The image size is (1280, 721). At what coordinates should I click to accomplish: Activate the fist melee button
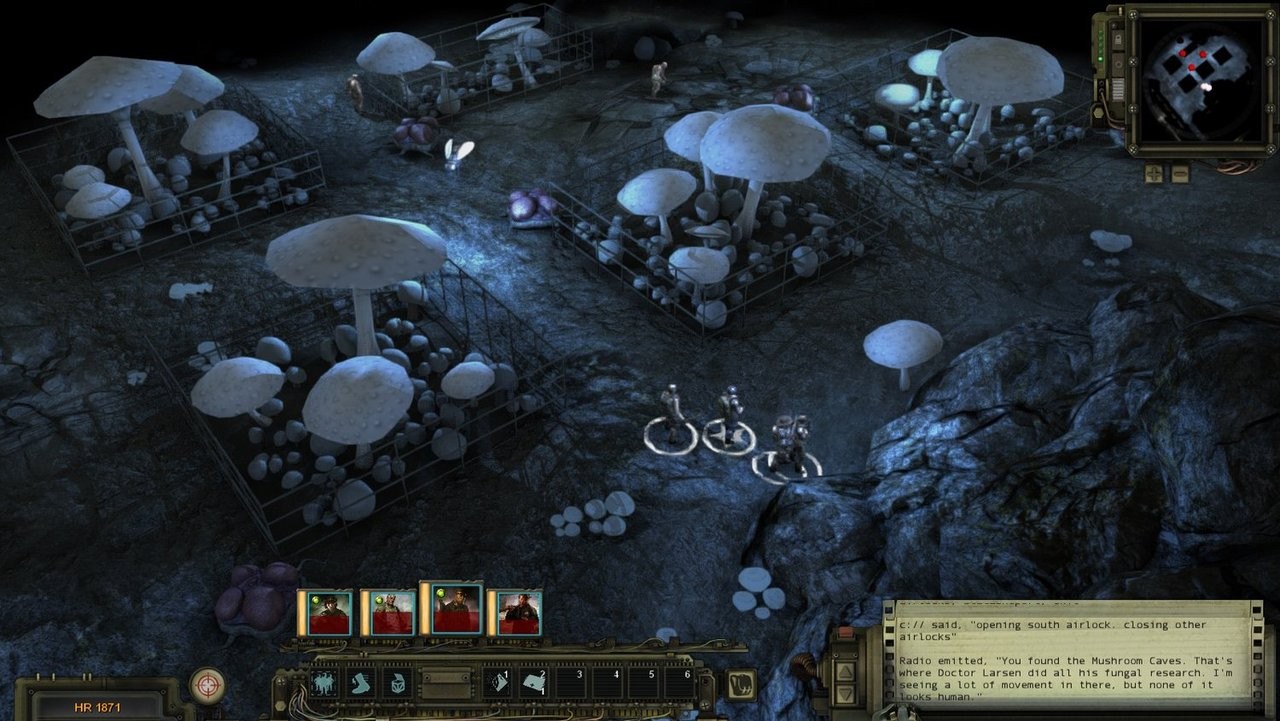click(x=740, y=684)
